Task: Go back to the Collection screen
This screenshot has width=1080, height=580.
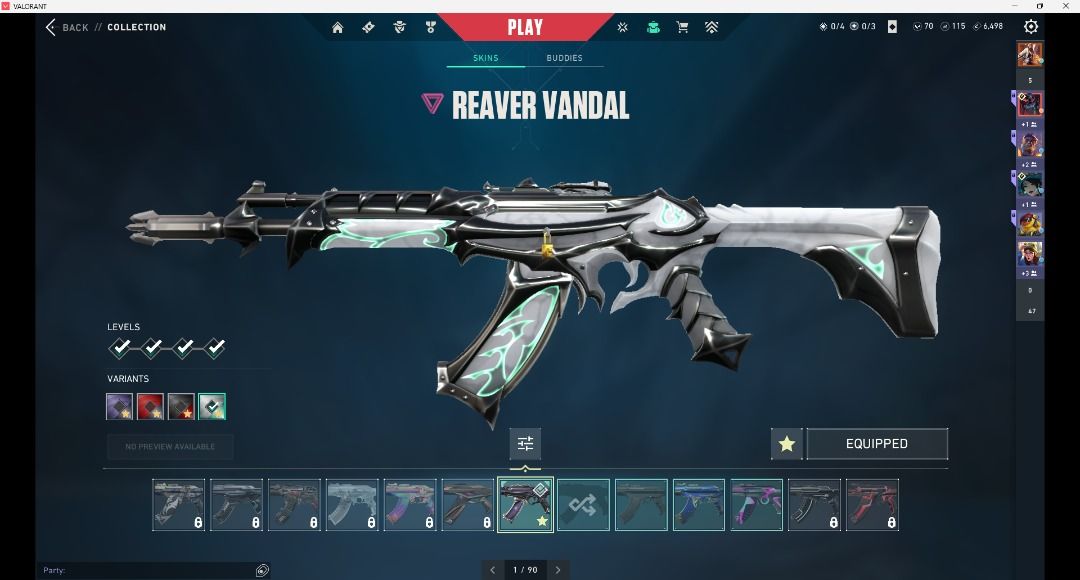Action: click(x=67, y=27)
